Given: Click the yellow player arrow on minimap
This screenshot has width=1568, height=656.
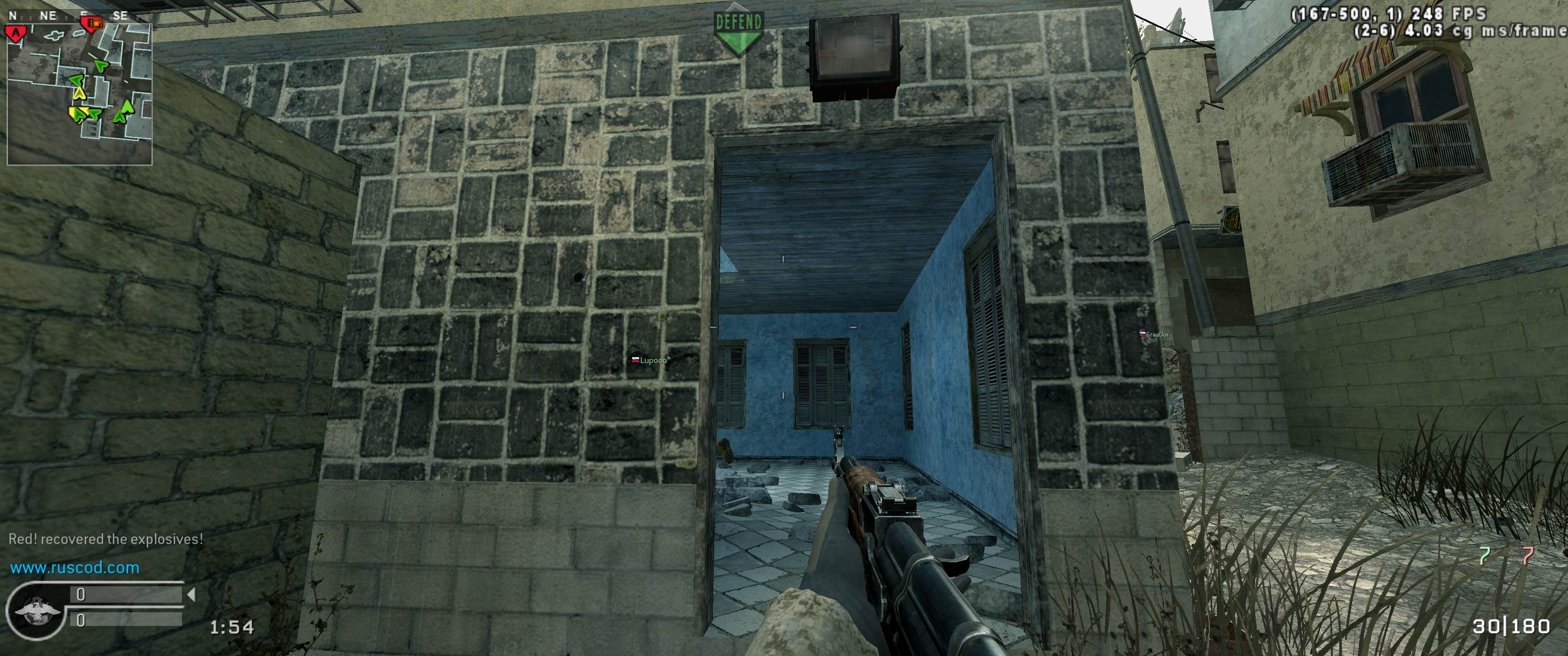Looking at the screenshot, I should pos(79,93).
